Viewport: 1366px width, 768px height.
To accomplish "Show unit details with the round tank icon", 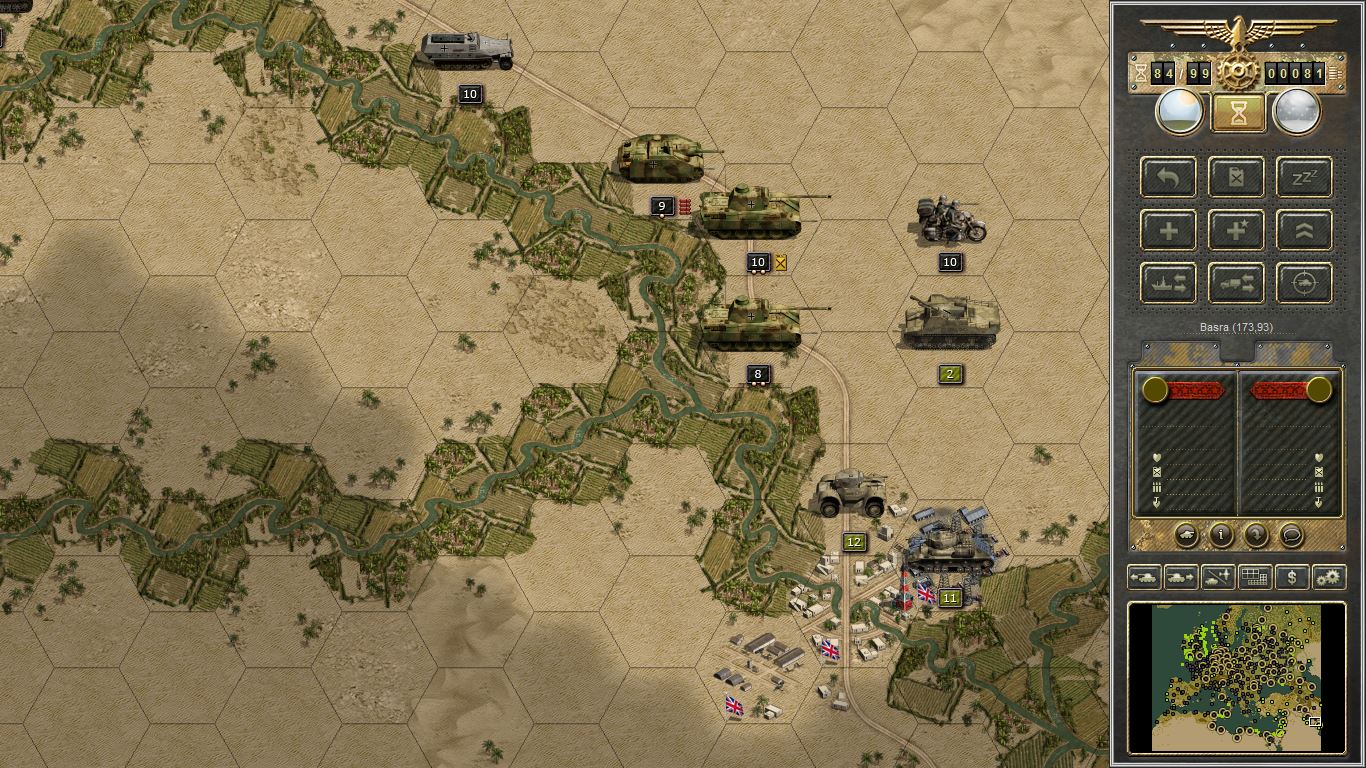I will pyautogui.click(x=1186, y=535).
